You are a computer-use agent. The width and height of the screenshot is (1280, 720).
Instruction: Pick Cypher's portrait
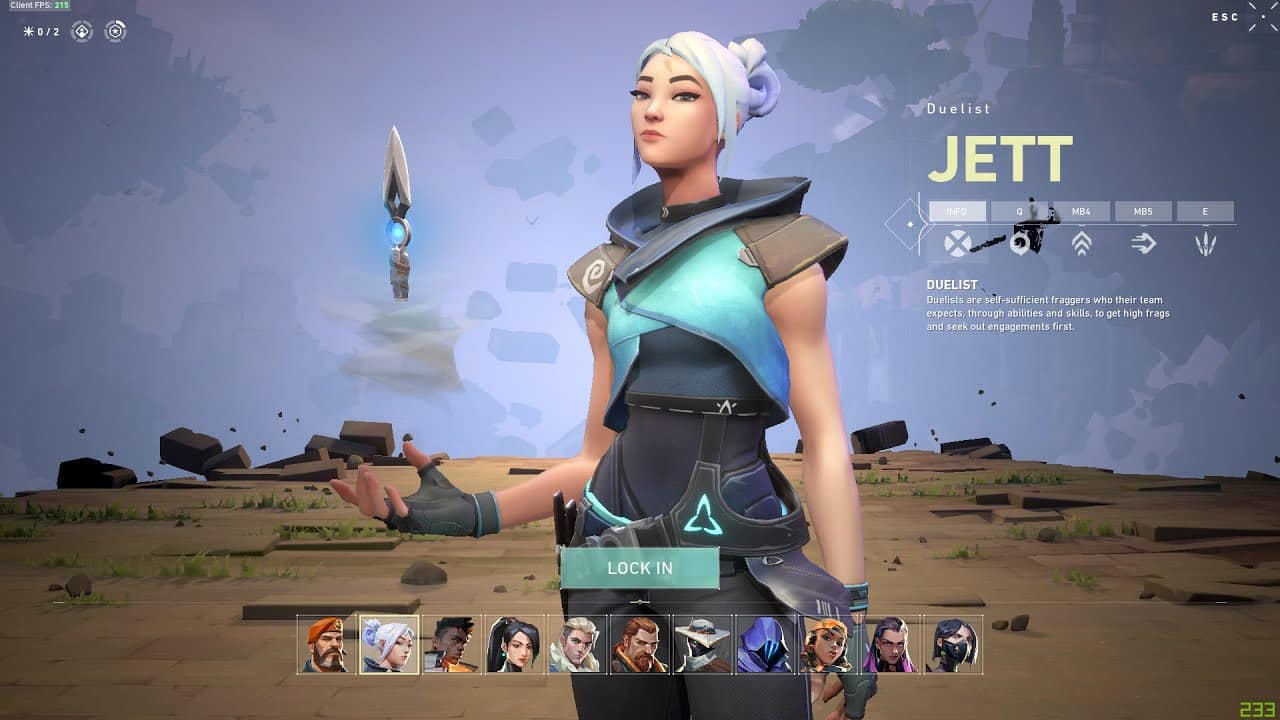(702, 644)
